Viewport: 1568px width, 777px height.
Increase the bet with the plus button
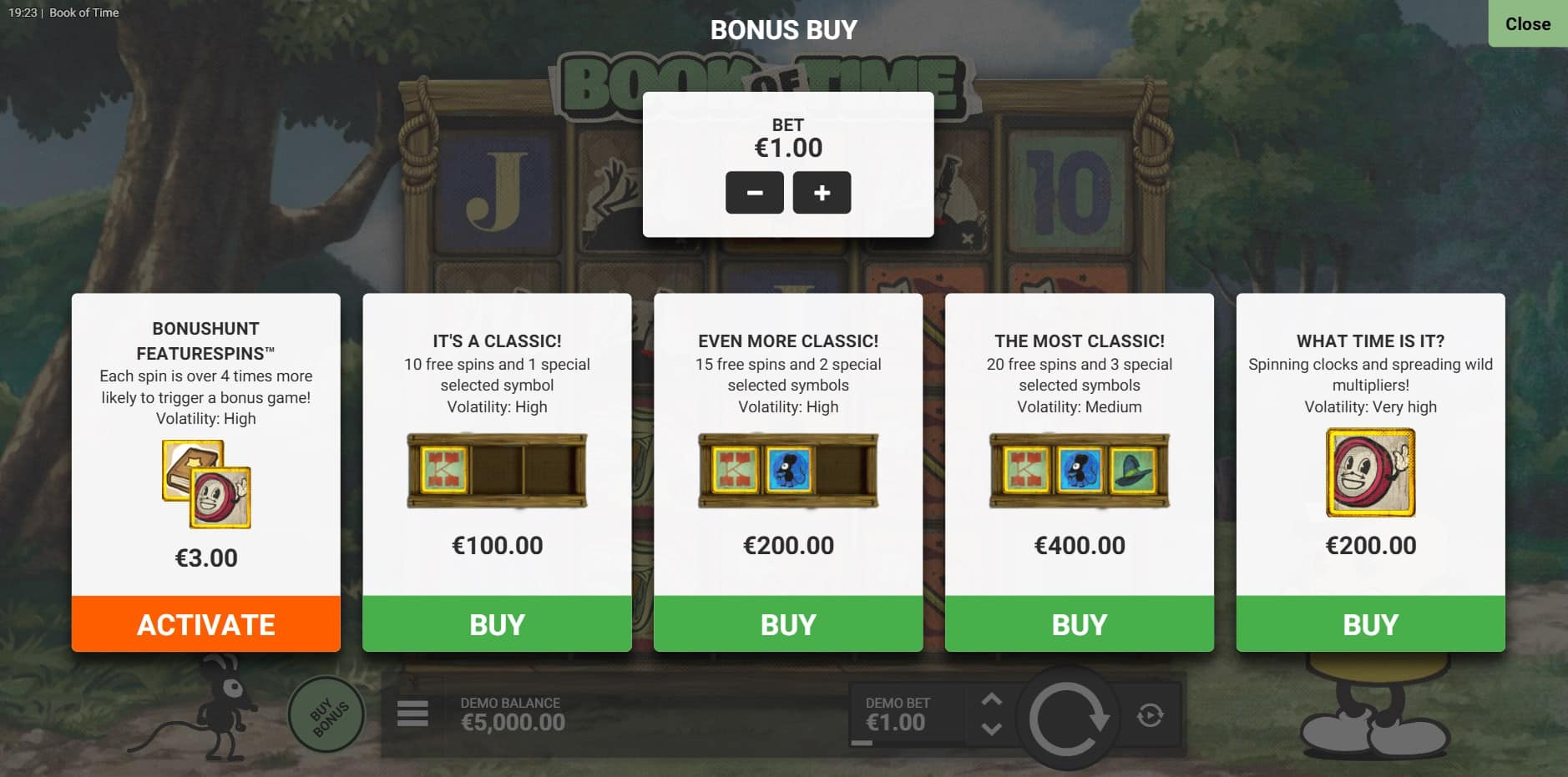[x=822, y=193]
